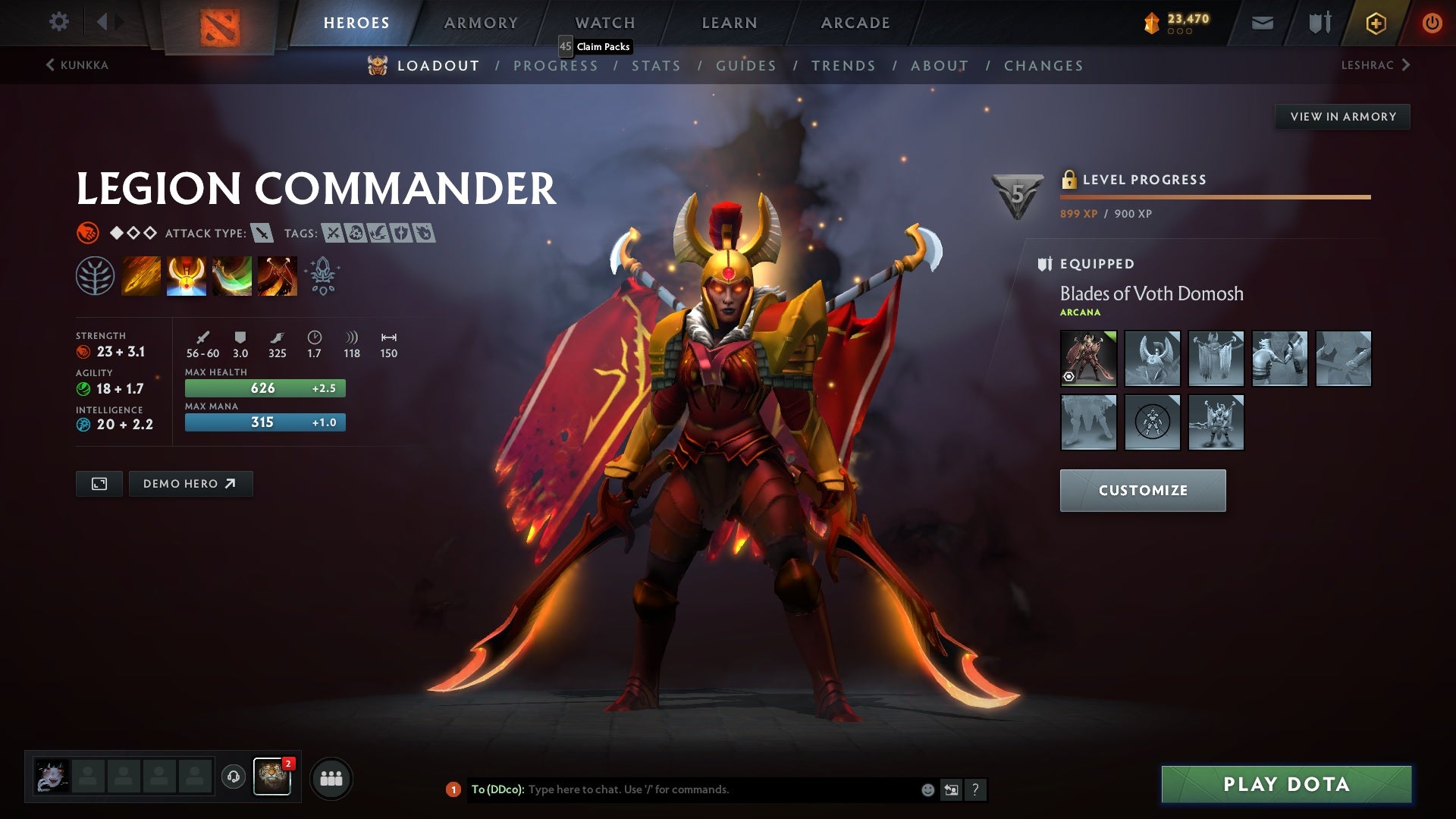Switch to the ARMORY tab

481,22
